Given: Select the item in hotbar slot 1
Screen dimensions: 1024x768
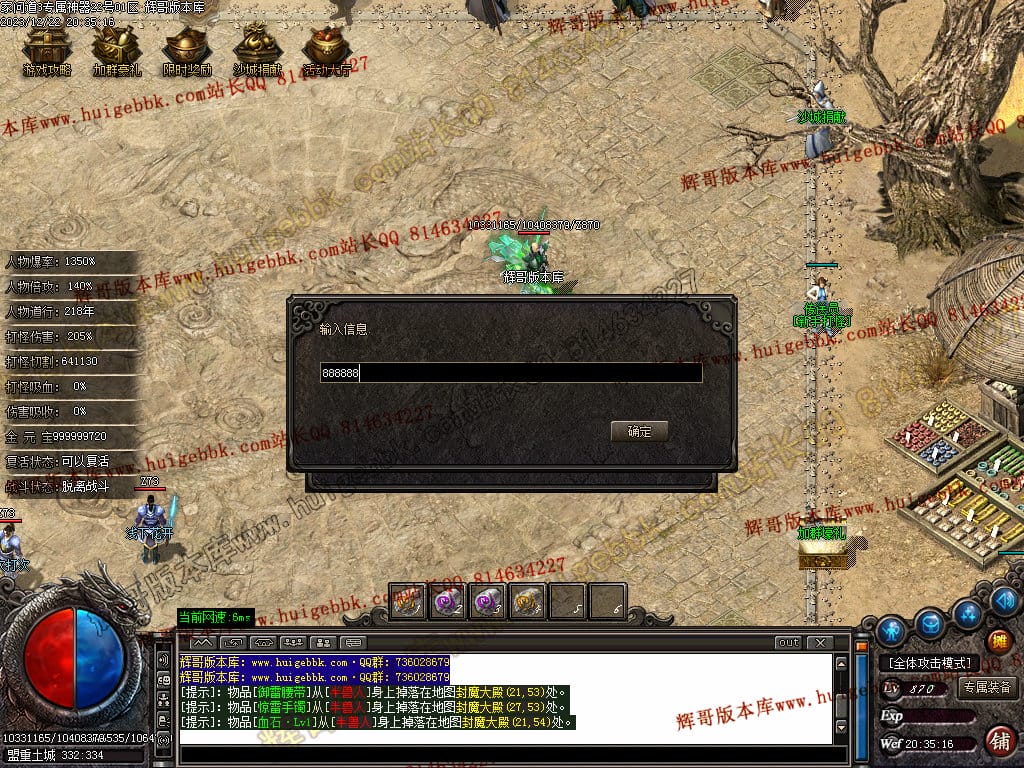Looking at the screenshot, I should (407, 603).
